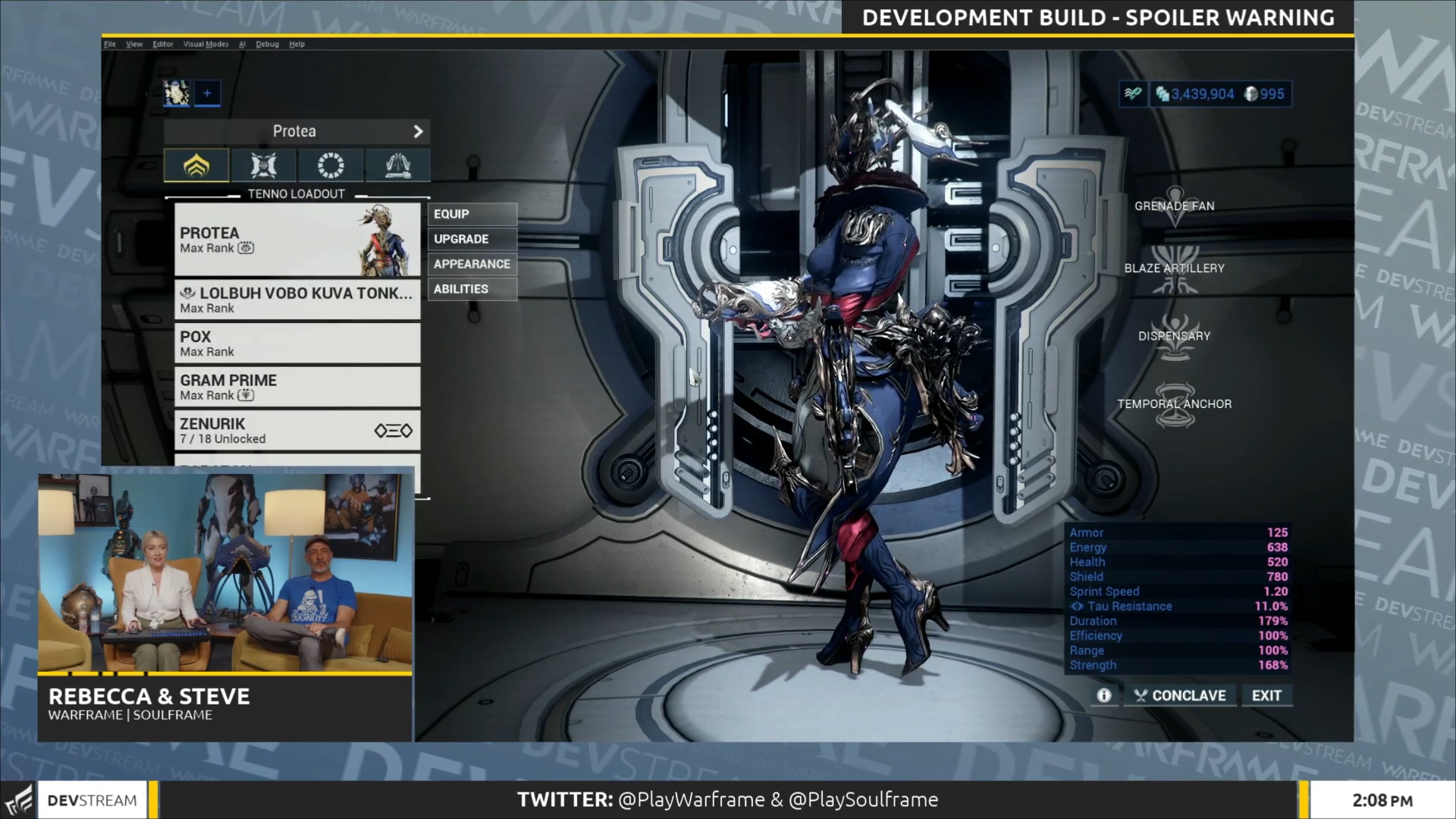Select the Kuva Tonkor primary weapon slot
The width and height of the screenshot is (1456, 819).
[x=297, y=300]
